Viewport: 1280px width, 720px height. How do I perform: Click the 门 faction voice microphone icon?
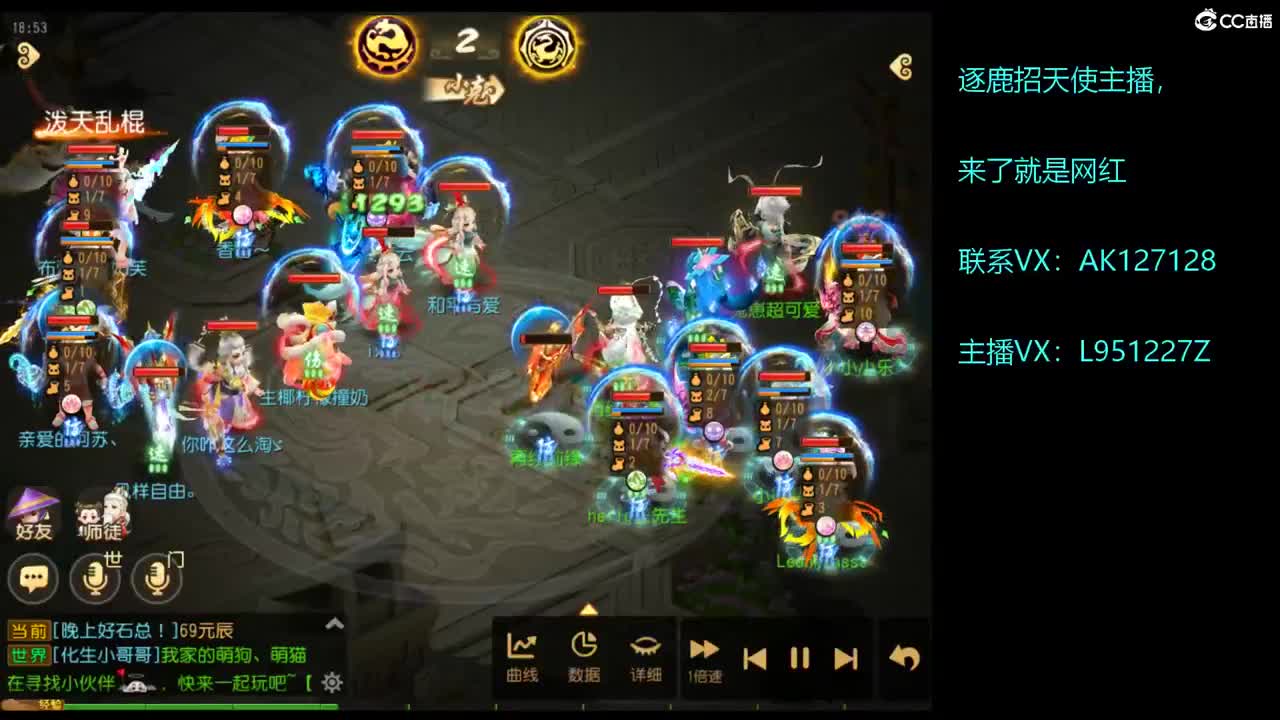pos(152,578)
